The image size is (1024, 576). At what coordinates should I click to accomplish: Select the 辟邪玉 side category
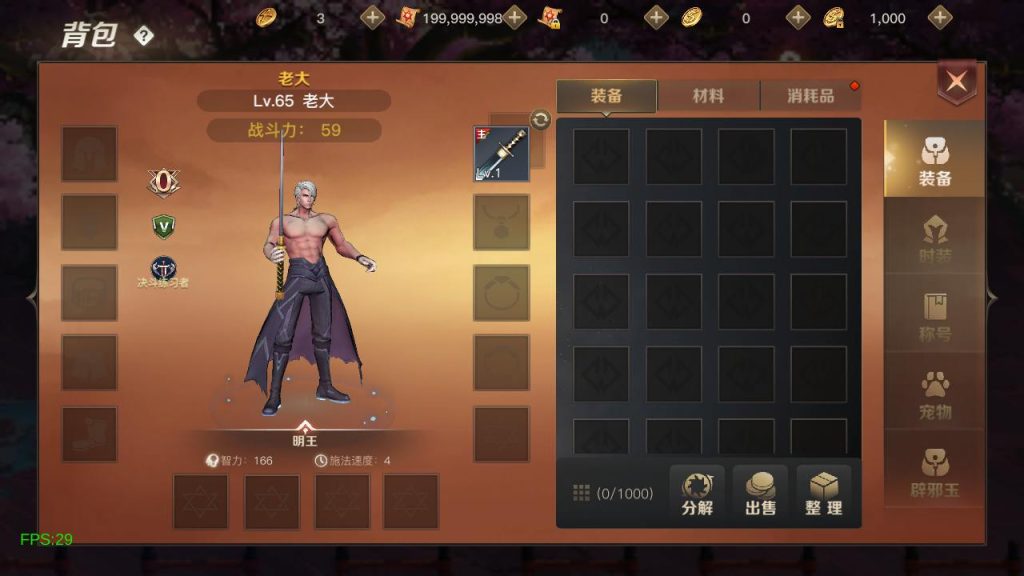tap(935, 474)
